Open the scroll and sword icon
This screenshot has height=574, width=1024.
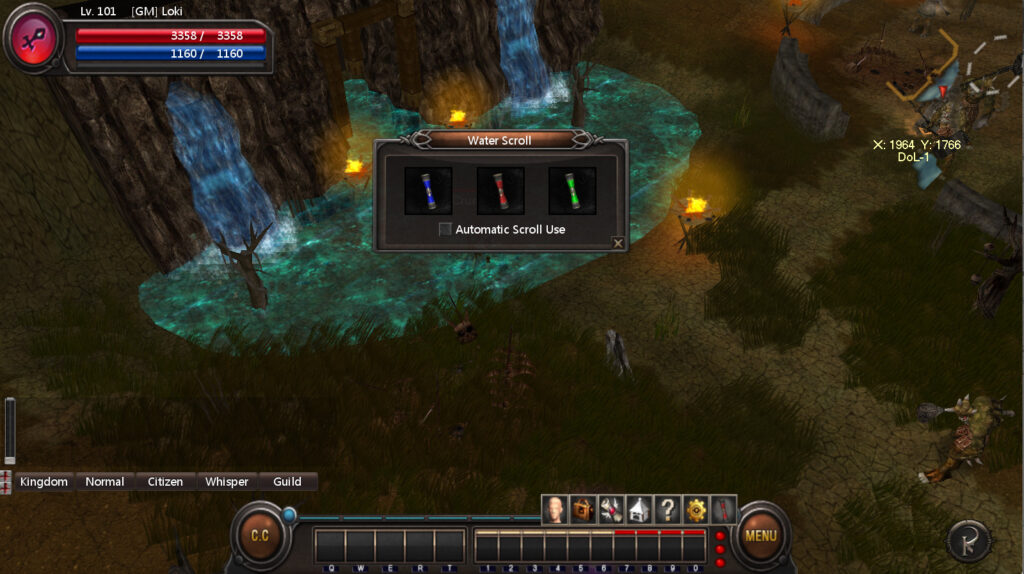[611, 510]
